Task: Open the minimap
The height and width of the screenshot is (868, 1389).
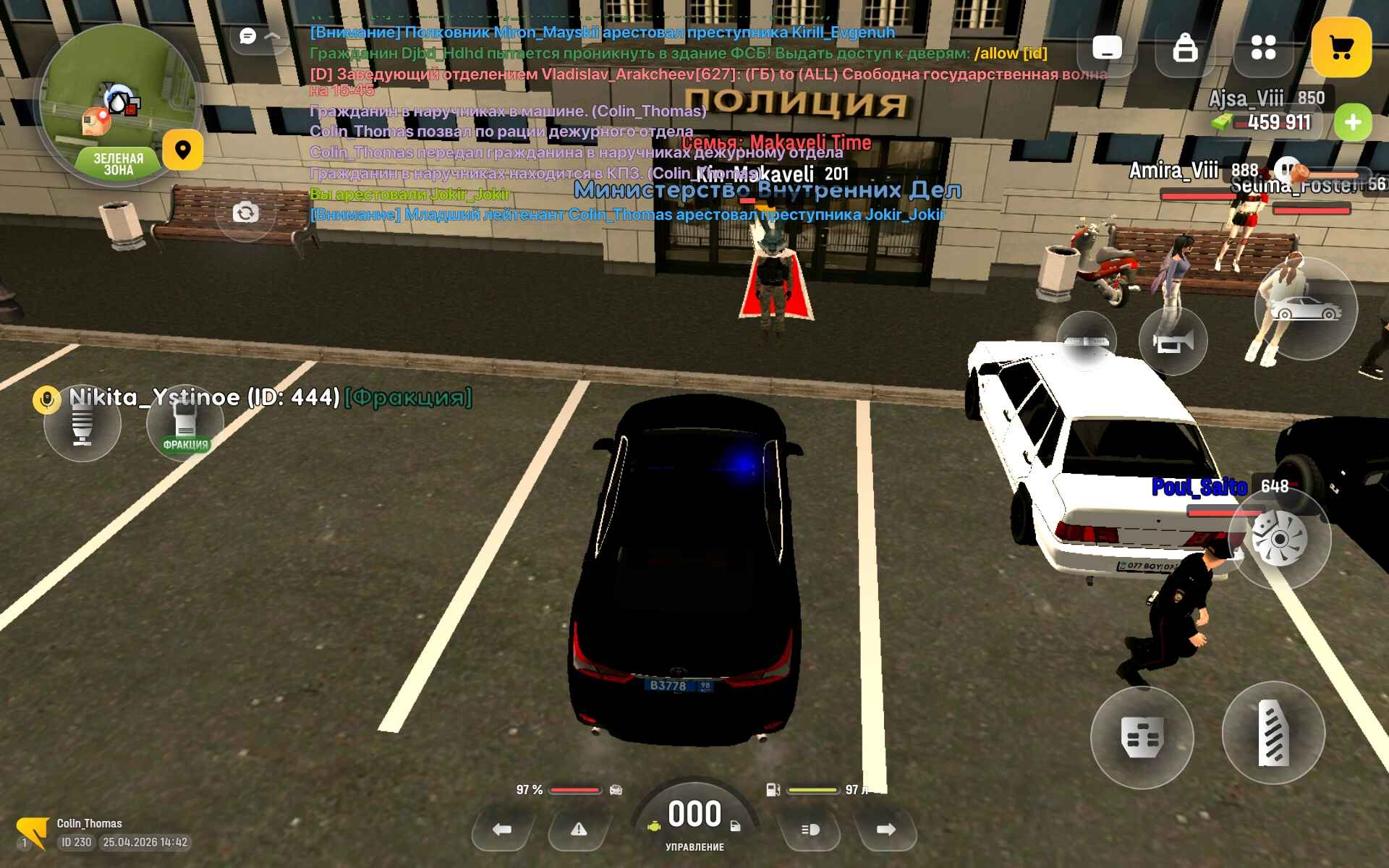Action: click(118, 101)
